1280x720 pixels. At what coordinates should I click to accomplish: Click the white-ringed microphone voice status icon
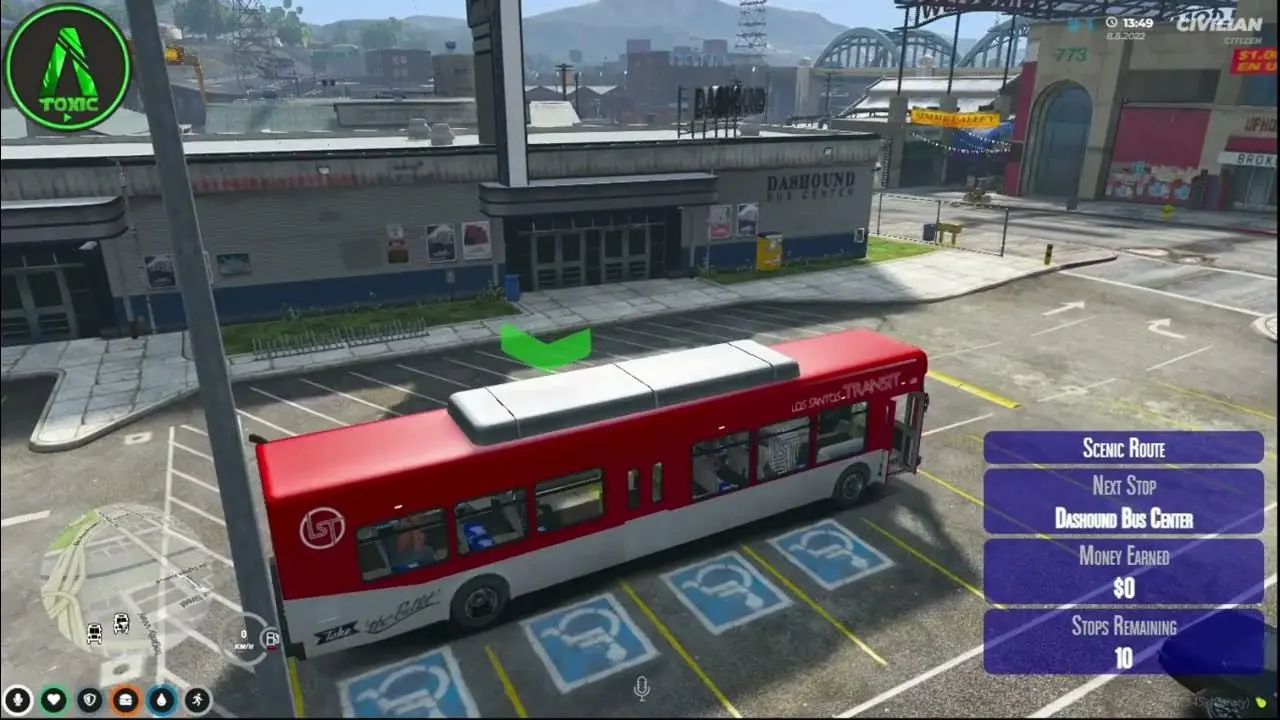point(17,699)
